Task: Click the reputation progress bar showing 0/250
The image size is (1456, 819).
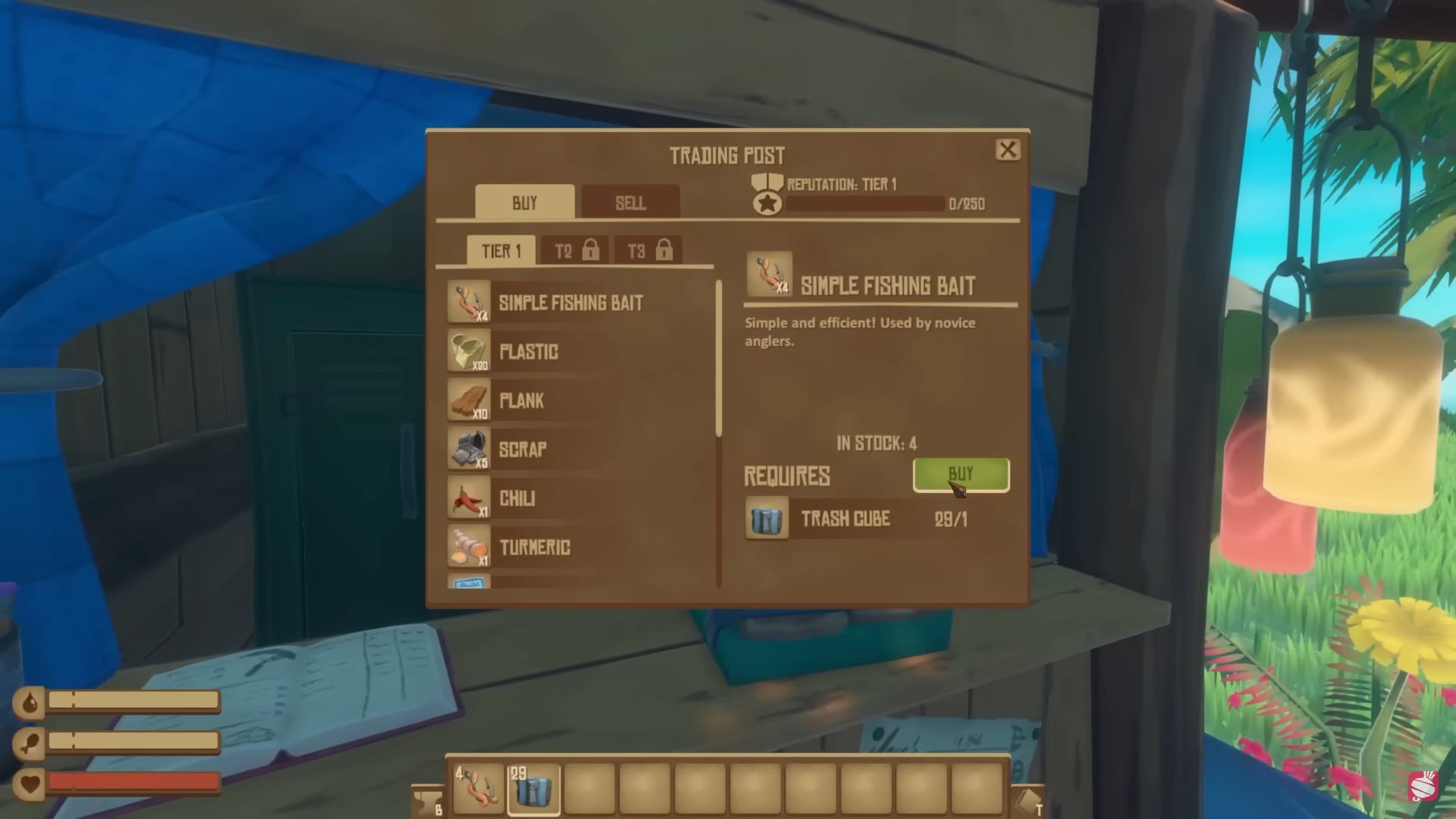Action: click(x=864, y=203)
